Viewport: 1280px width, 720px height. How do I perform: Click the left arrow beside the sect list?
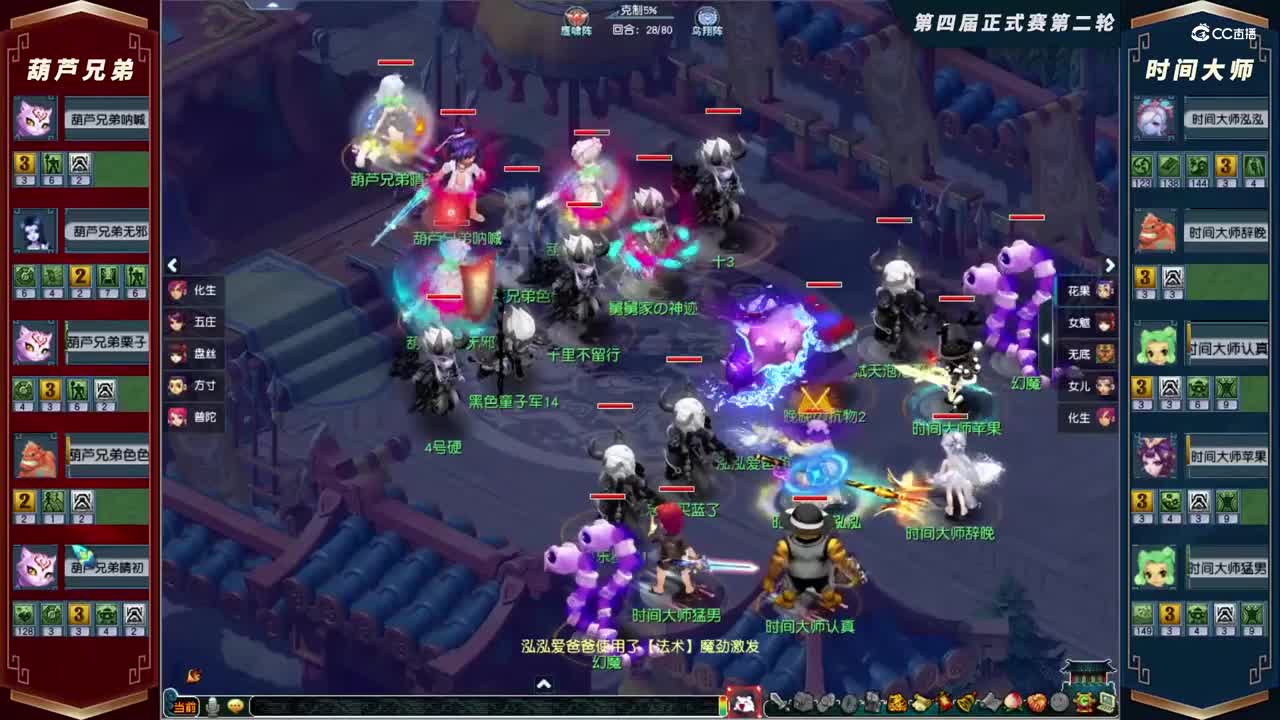click(x=172, y=265)
